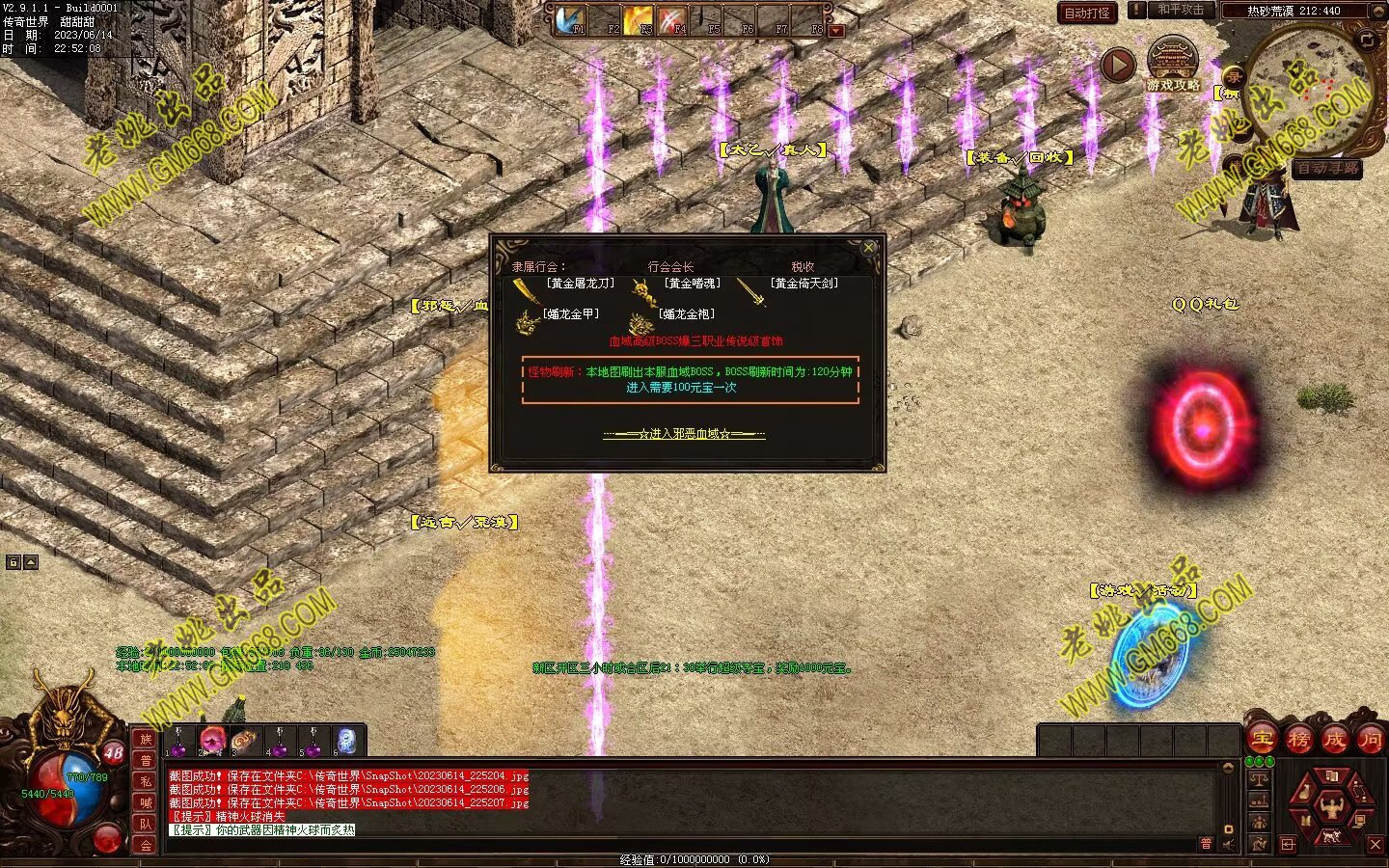Screen dimensions: 1389x868
Task: Open the 榜 ranking button
Action: 1298,740
